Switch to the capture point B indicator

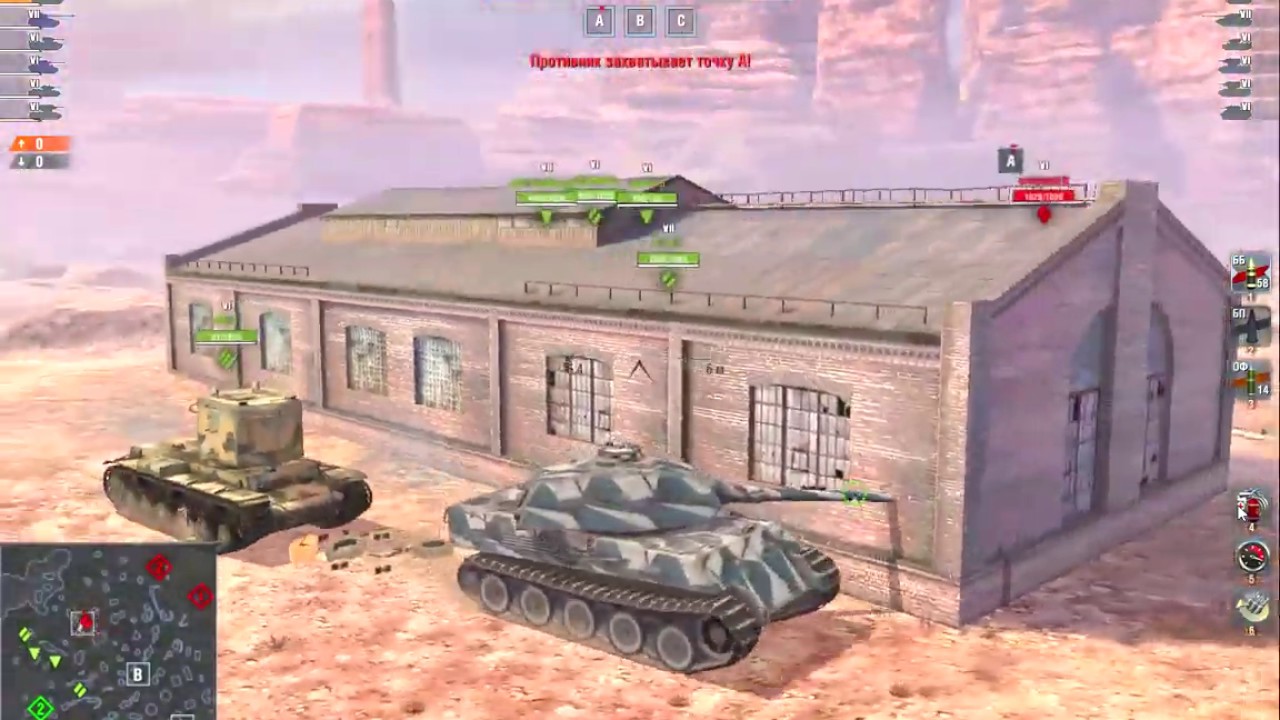[638, 18]
